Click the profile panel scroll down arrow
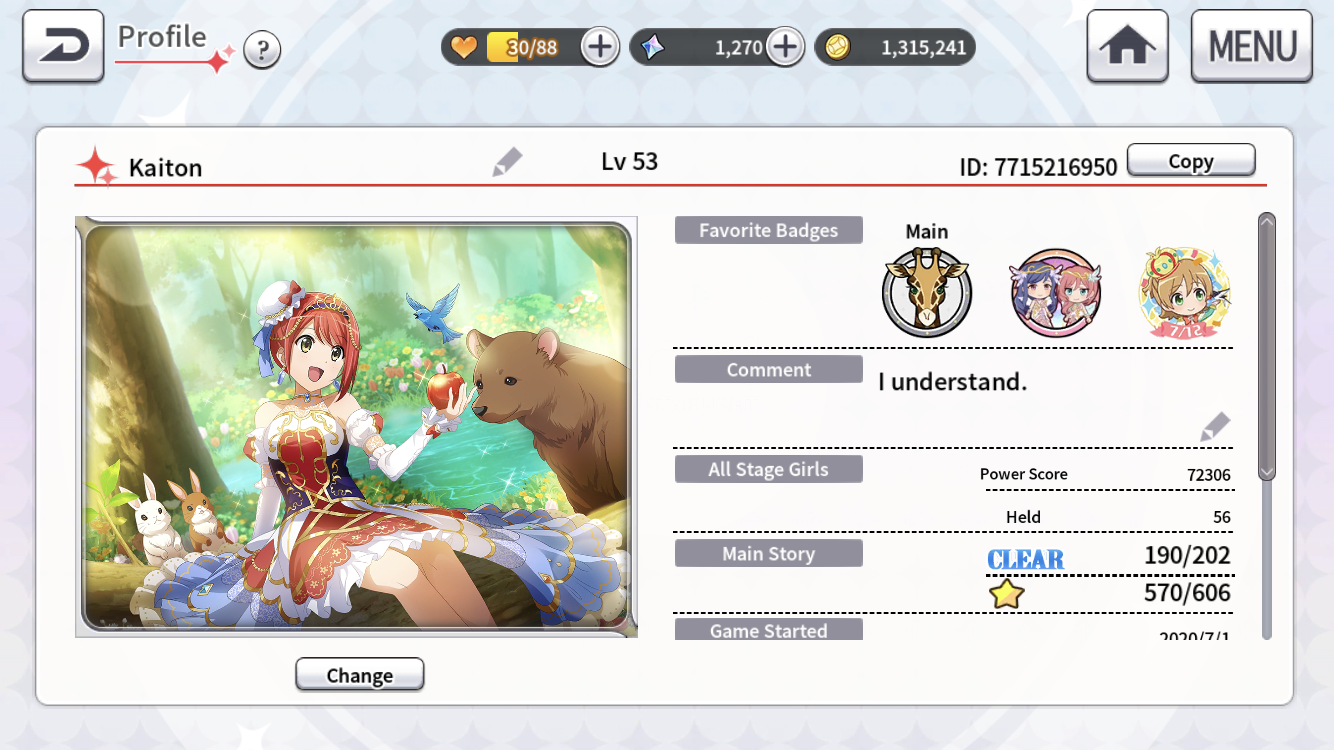This screenshot has width=1334, height=750. (x=1267, y=471)
